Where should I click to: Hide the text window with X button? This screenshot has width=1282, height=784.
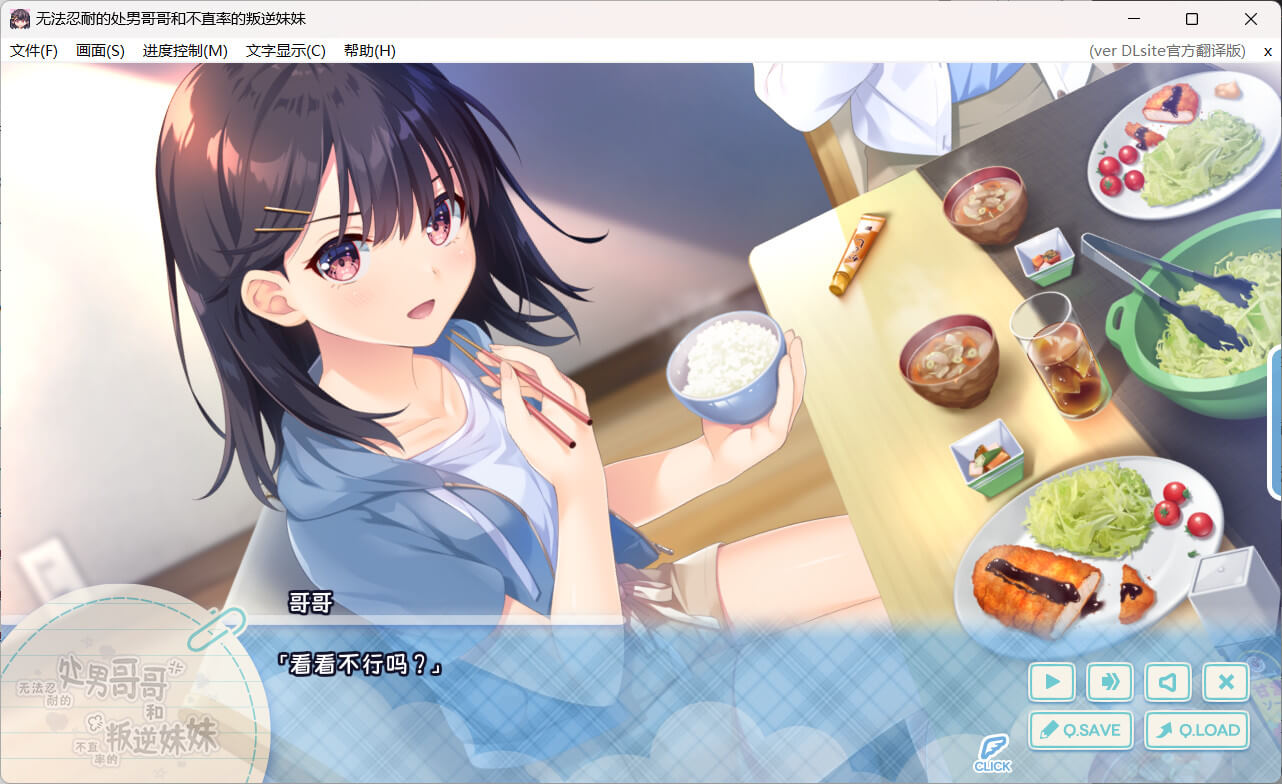point(1226,682)
